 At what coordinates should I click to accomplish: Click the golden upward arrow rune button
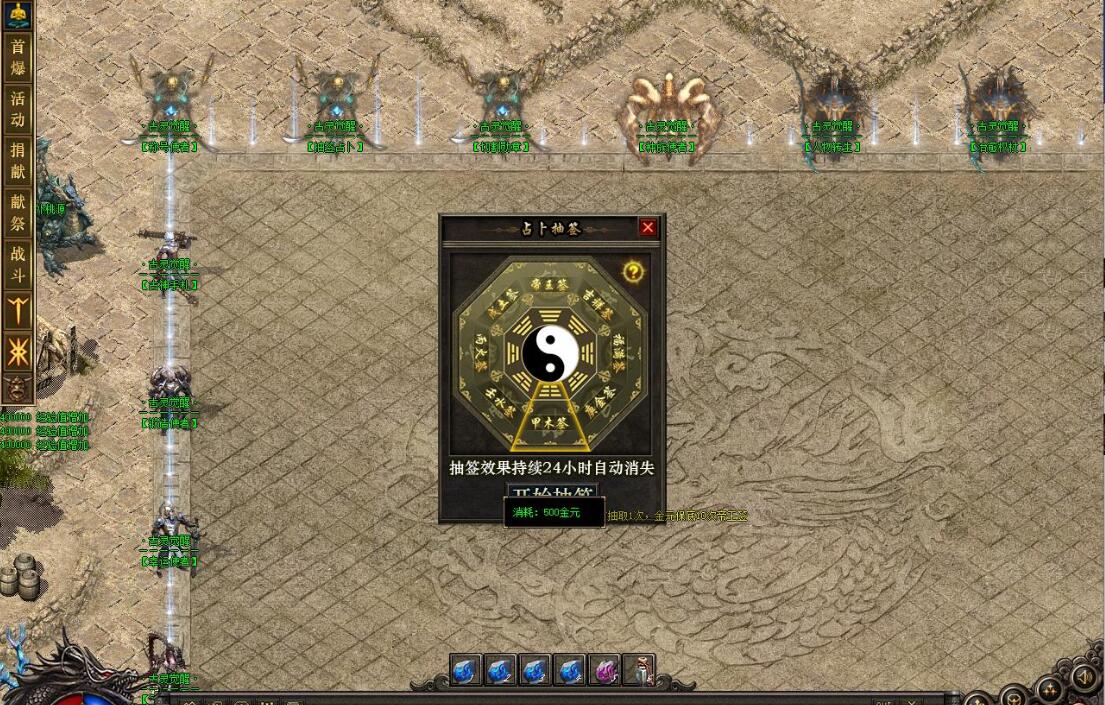18,309
